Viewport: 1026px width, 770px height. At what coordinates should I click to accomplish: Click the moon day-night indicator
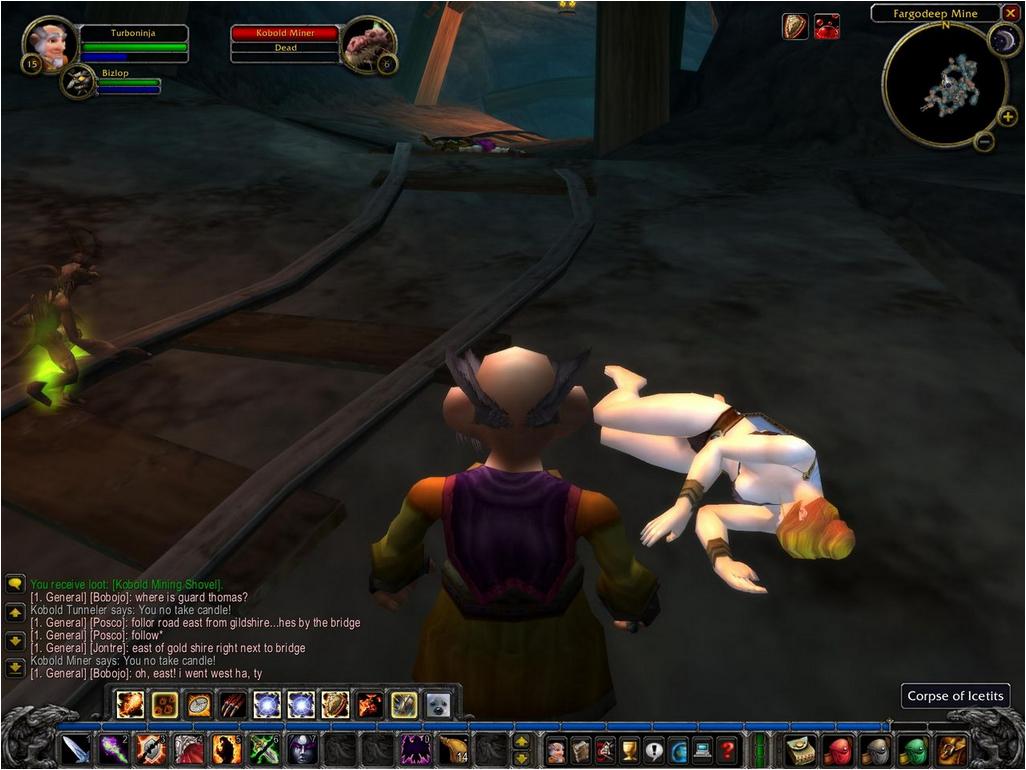coord(1002,40)
